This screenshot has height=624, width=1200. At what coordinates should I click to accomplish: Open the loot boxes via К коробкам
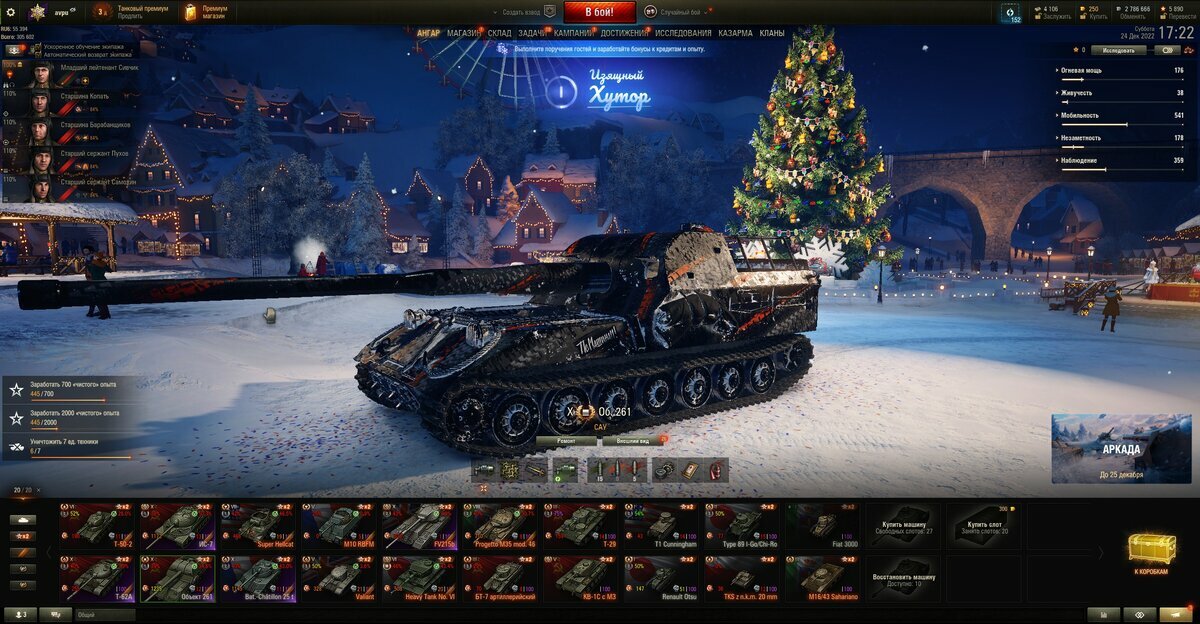pos(1151,553)
